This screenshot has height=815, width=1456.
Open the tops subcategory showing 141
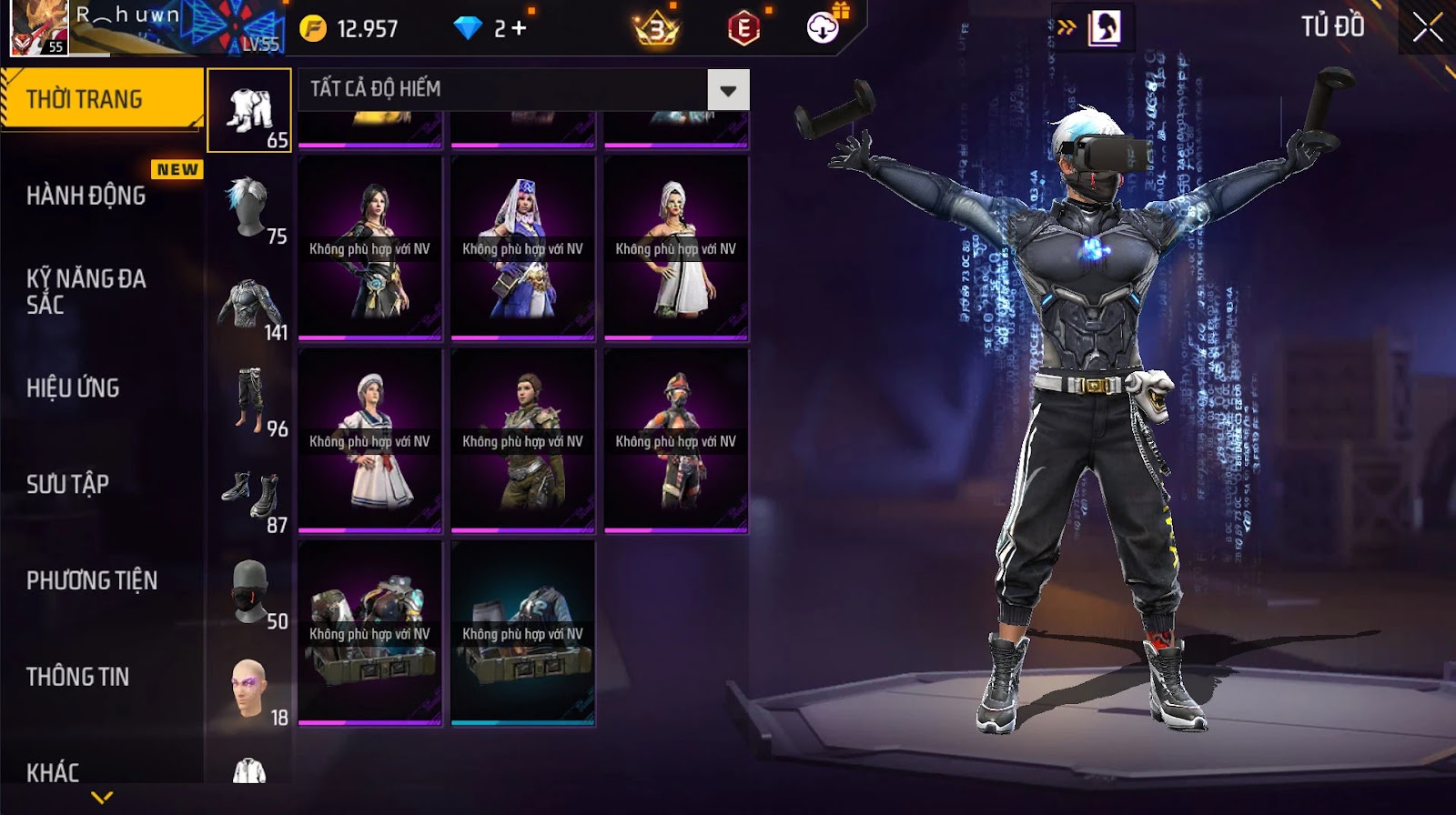249,306
